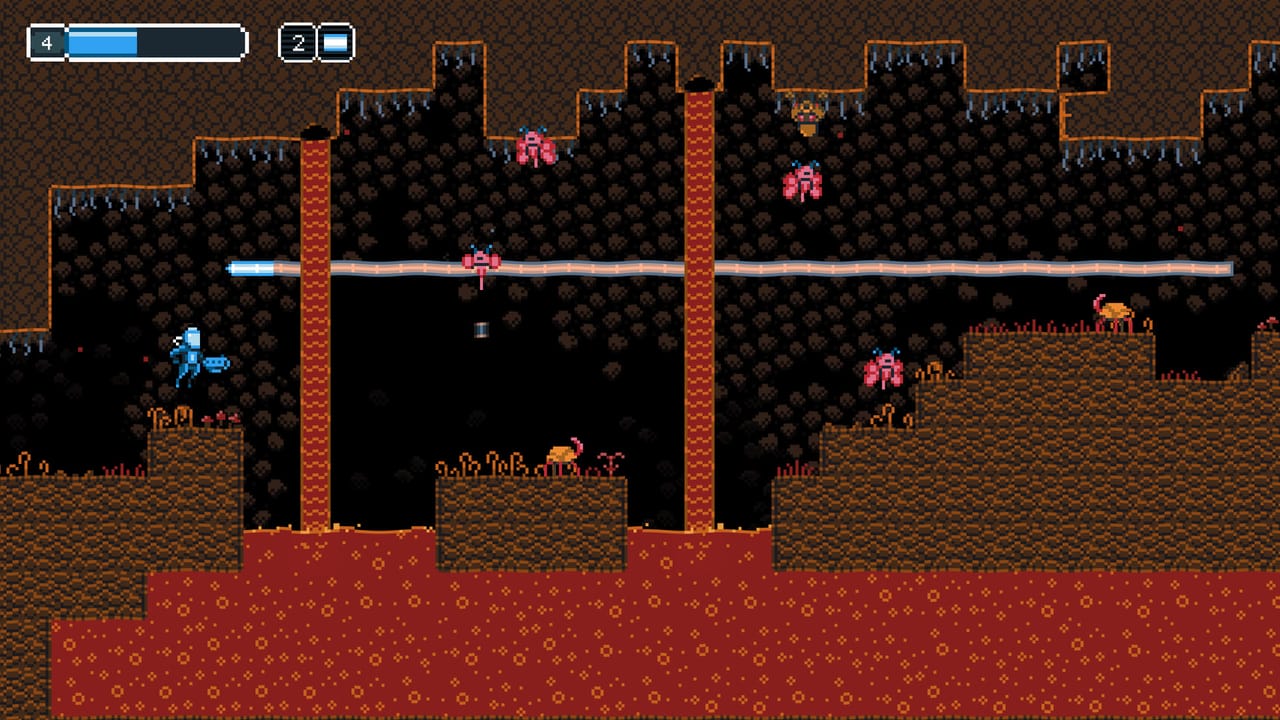1280x720 pixels.
Task: Select the ostrich creature on the lower platform
Action: (560, 455)
